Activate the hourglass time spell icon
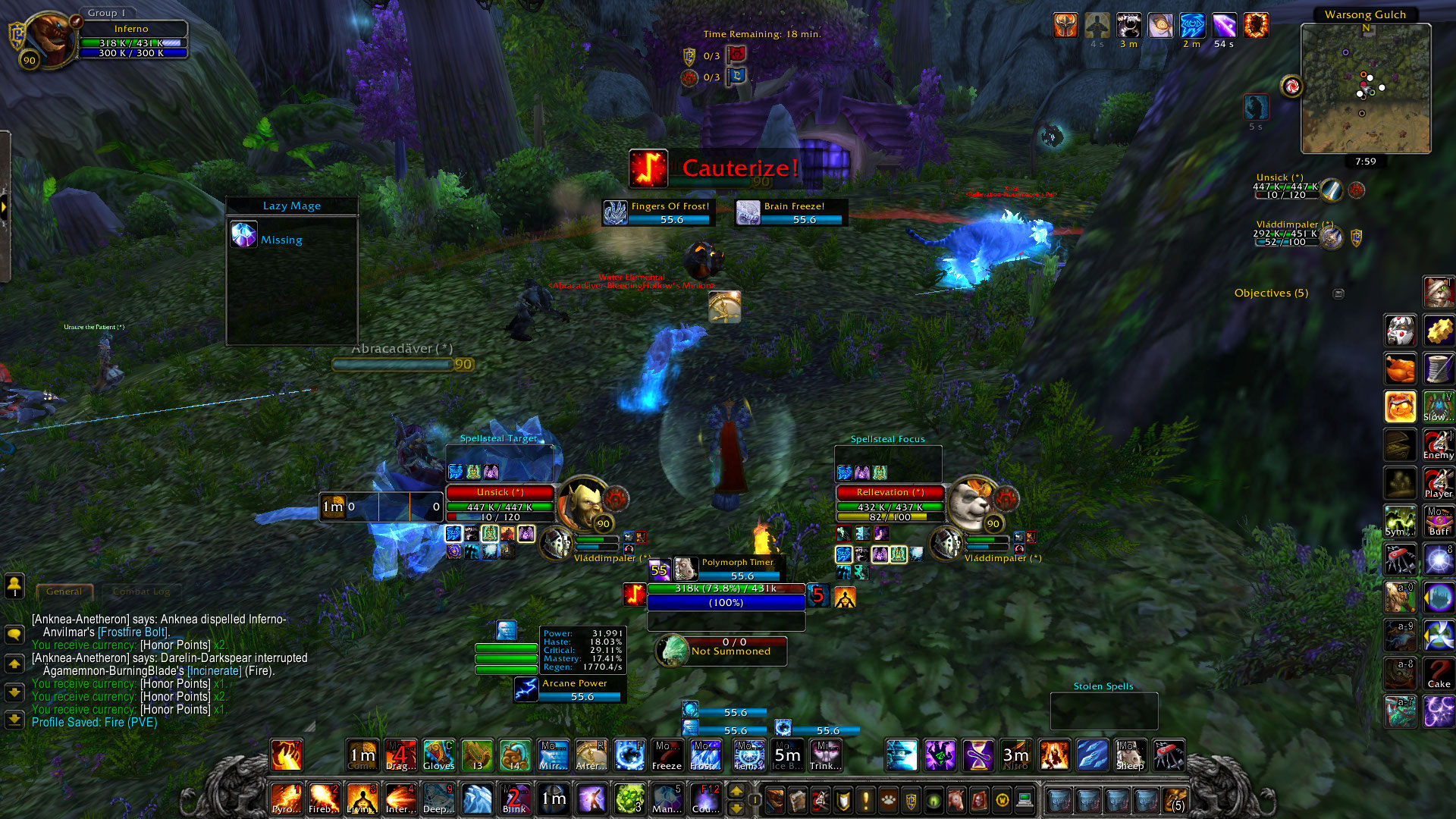The height and width of the screenshot is (819, 1456). (978, 755)
